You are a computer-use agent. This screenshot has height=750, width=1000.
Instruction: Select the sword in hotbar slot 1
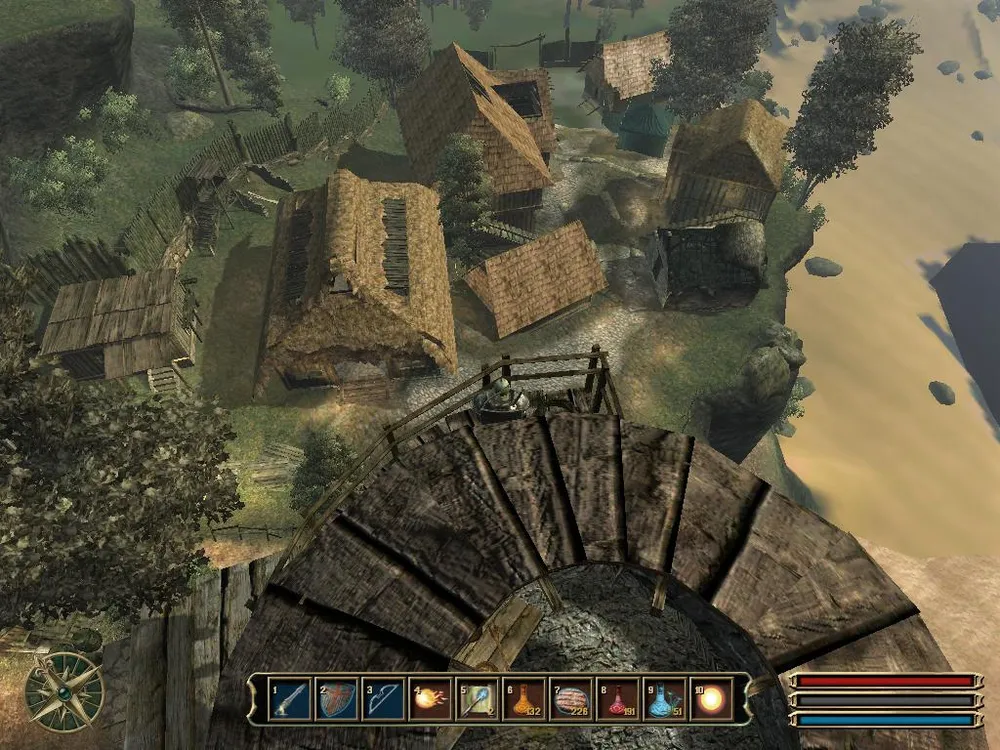click(289, 698)
